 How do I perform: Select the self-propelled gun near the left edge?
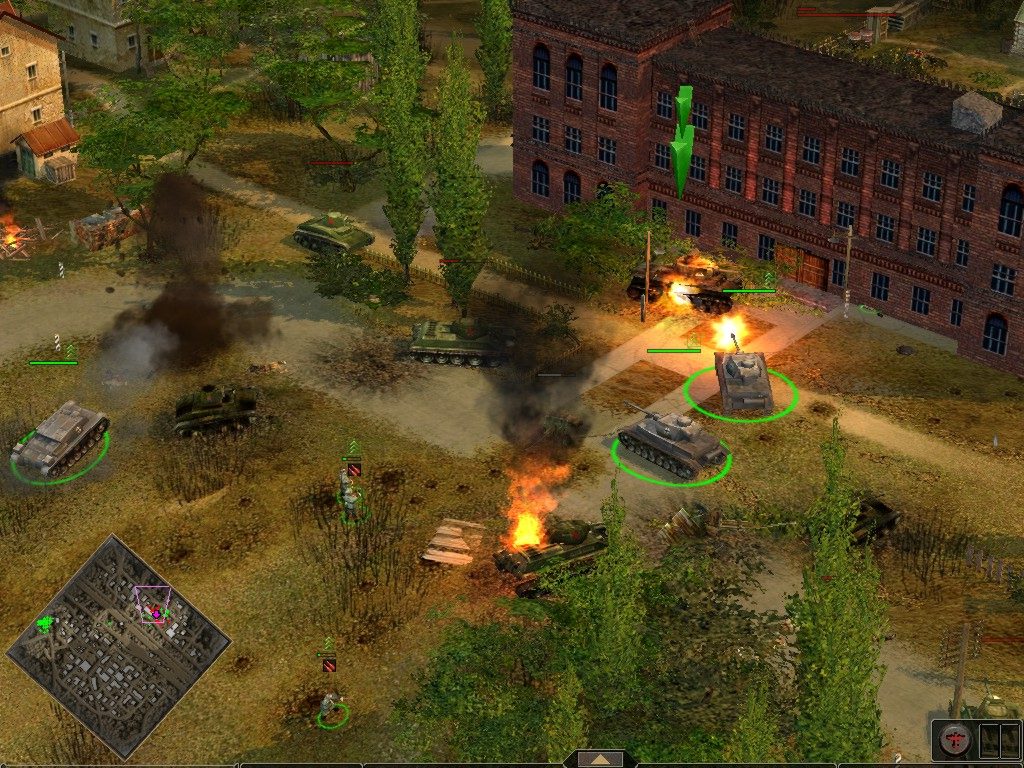click(x=60, y=439)
